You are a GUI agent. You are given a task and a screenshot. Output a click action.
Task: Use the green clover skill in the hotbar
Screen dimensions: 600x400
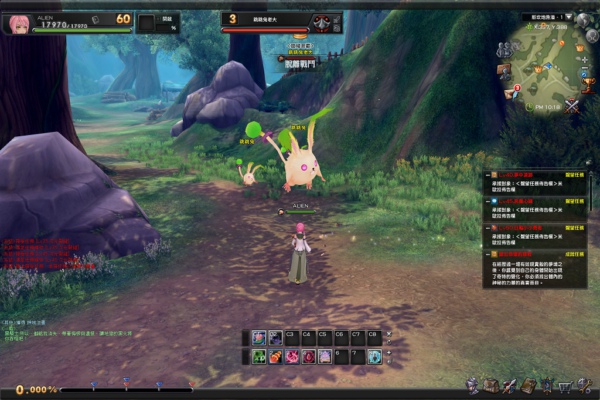pos(259,356)
